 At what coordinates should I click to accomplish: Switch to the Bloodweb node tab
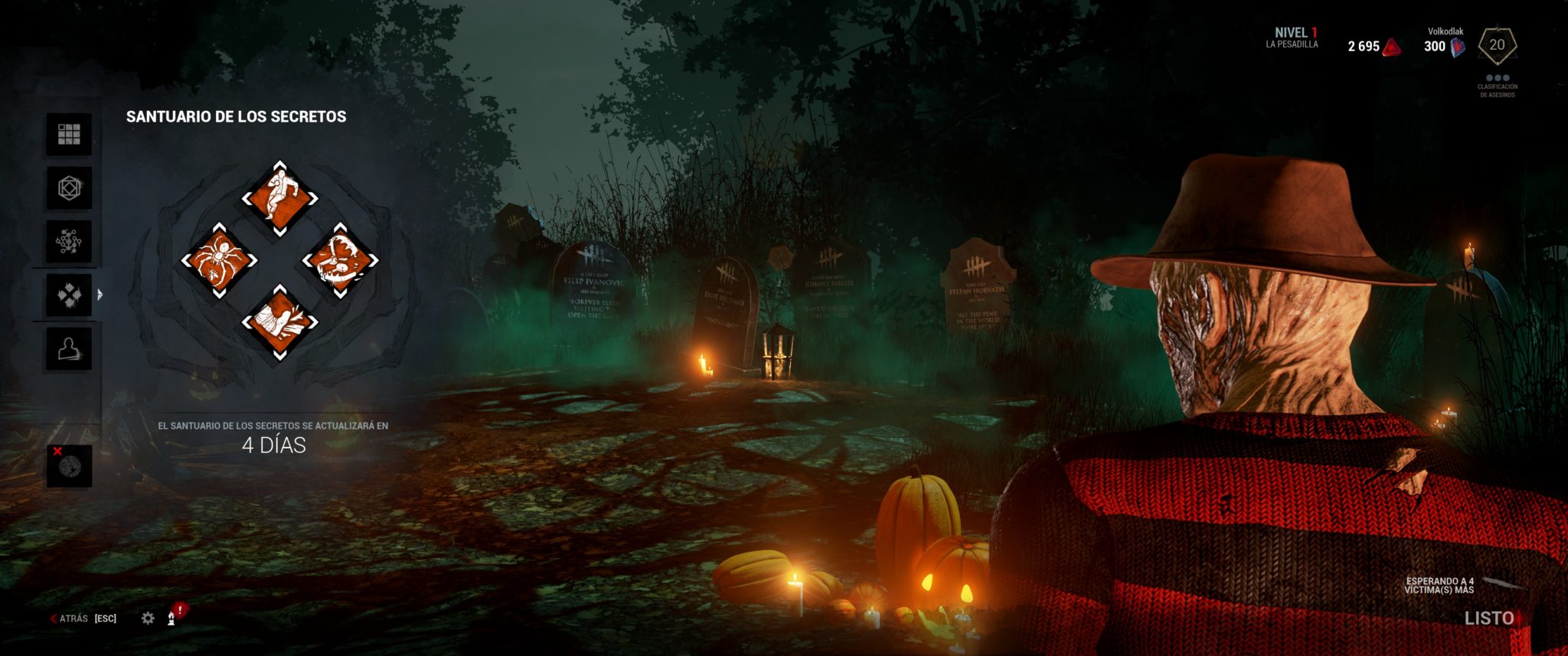point(69,242)
